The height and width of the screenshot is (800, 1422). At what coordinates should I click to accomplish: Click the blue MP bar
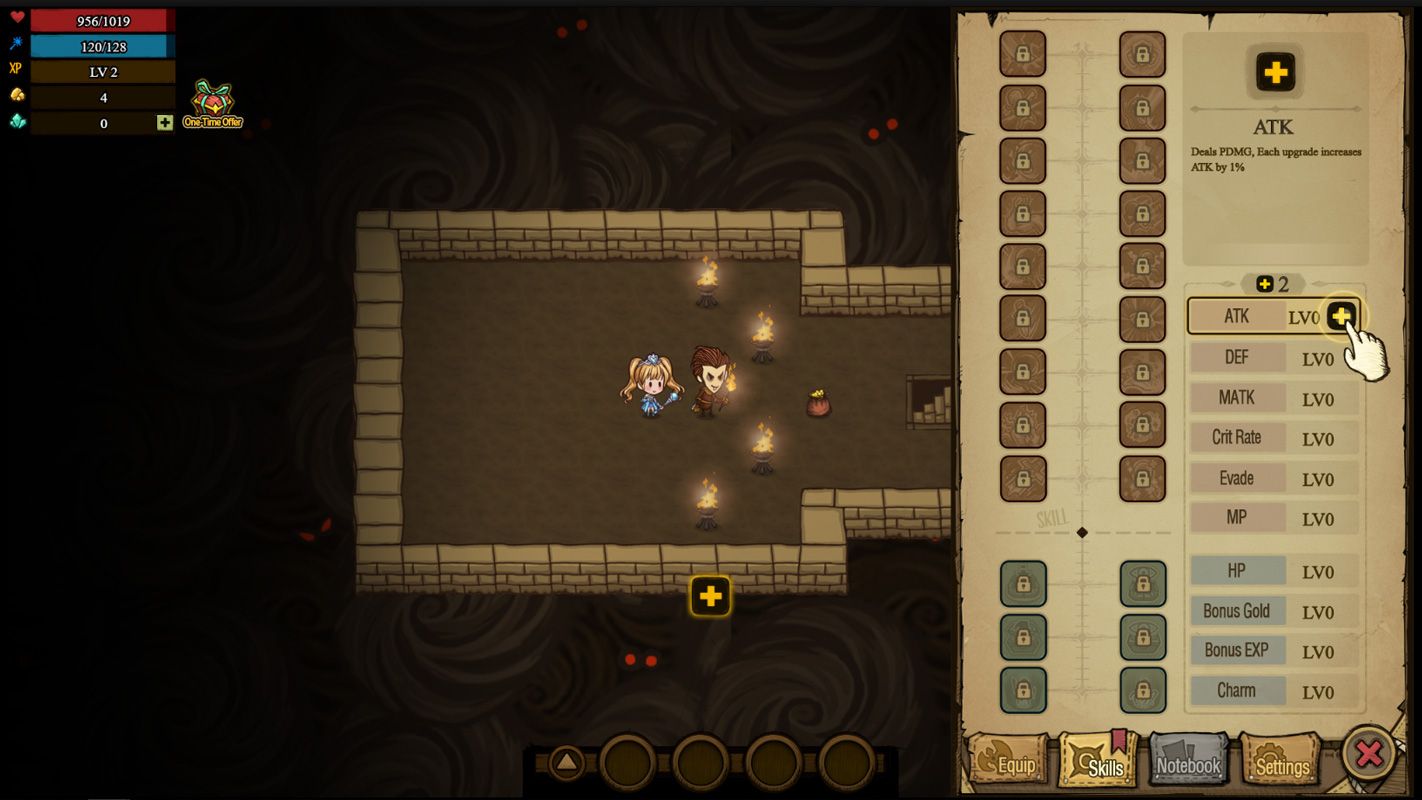coord(100,45)
